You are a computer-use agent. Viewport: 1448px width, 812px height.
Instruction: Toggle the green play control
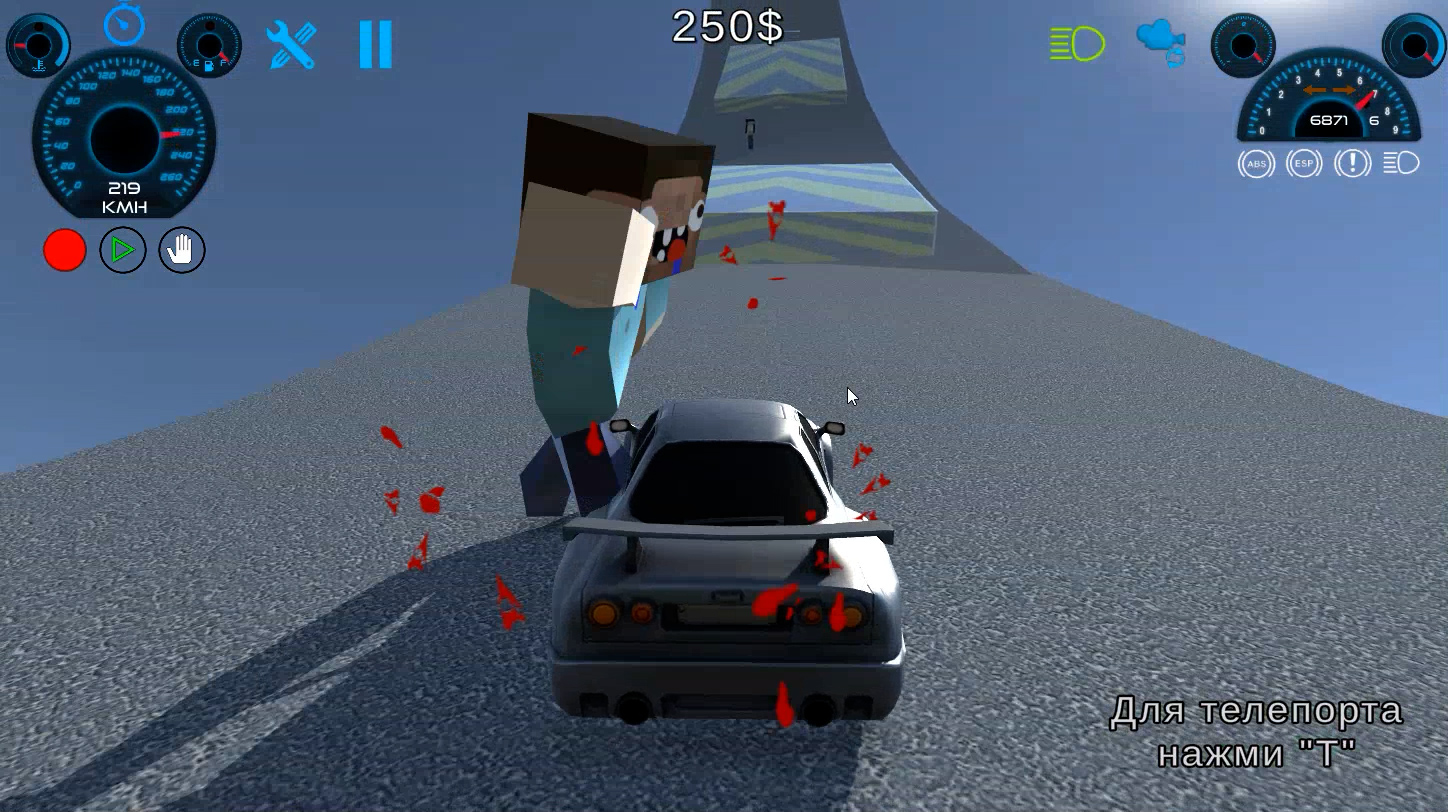(x=123, y=250)
